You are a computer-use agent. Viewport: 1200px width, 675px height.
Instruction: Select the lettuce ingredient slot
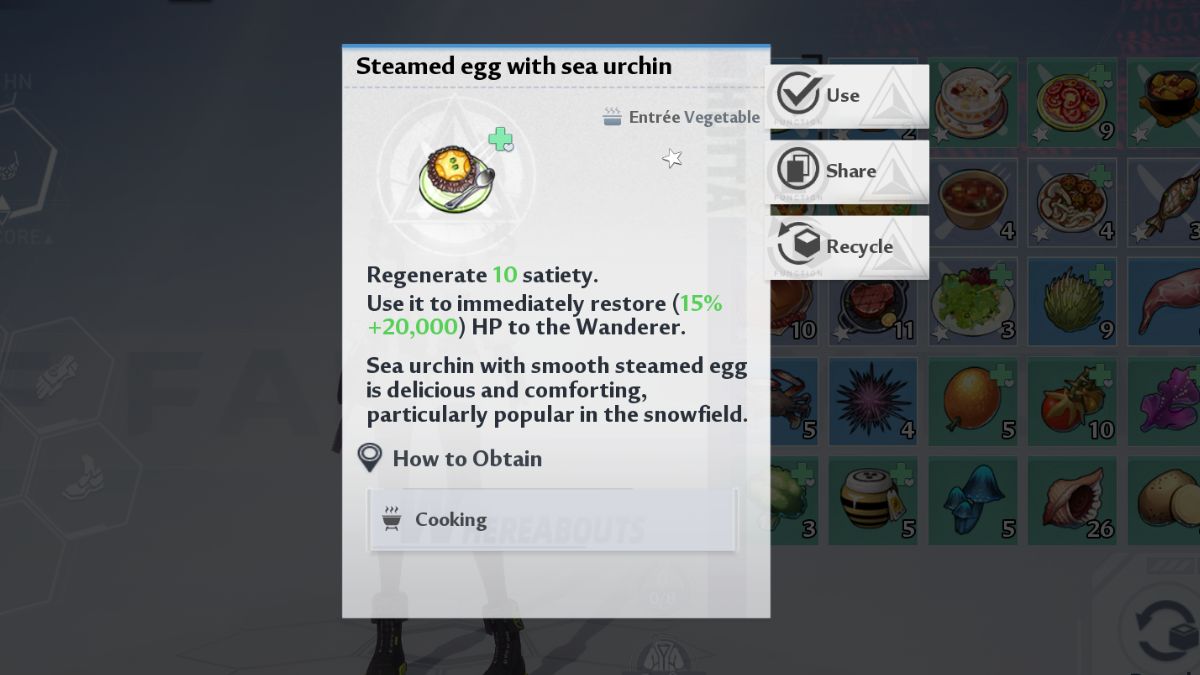(1072, 301)
